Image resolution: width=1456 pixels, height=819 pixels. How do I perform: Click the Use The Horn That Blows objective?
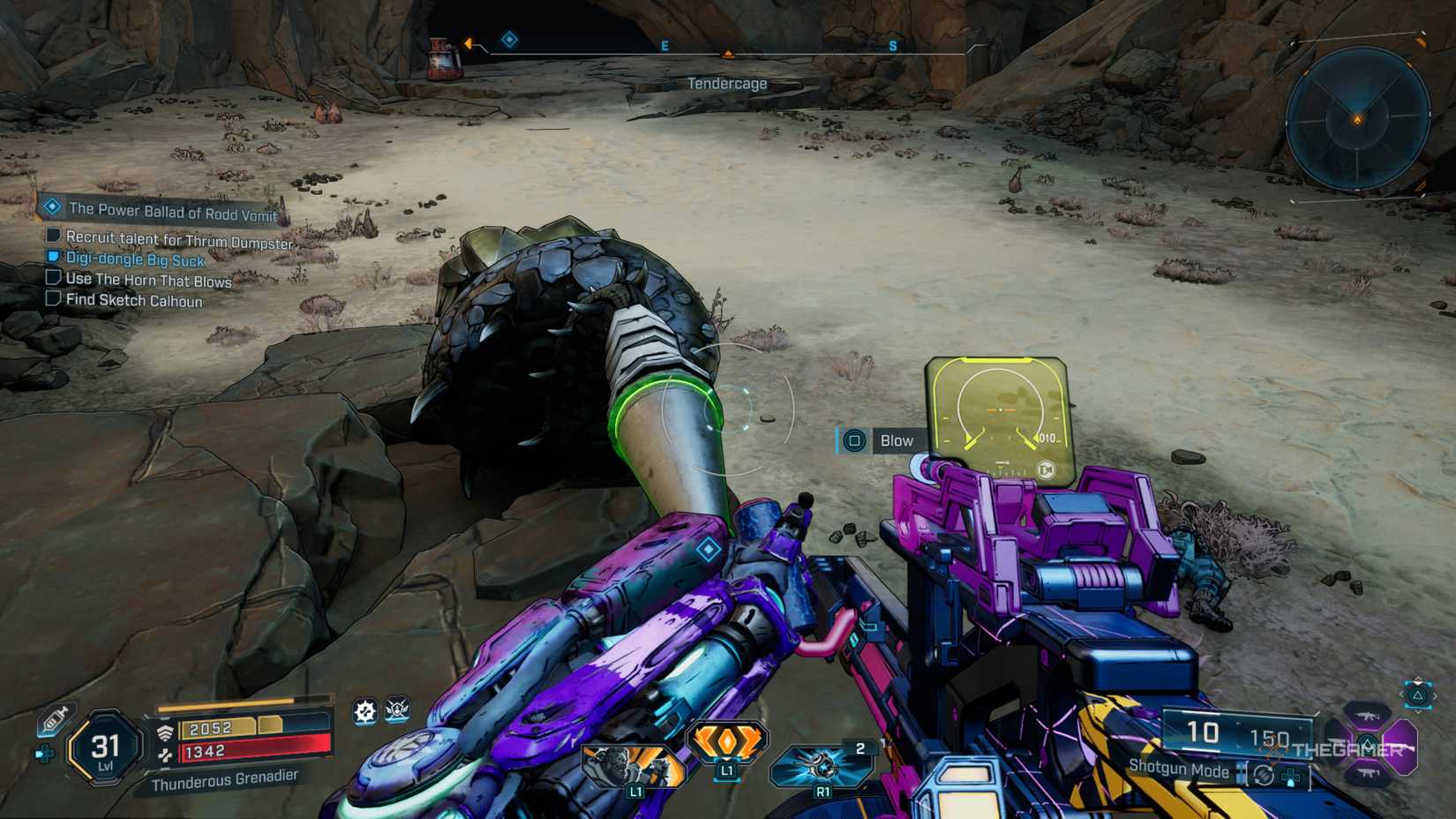pyautogui.click(x=148, y=281)
